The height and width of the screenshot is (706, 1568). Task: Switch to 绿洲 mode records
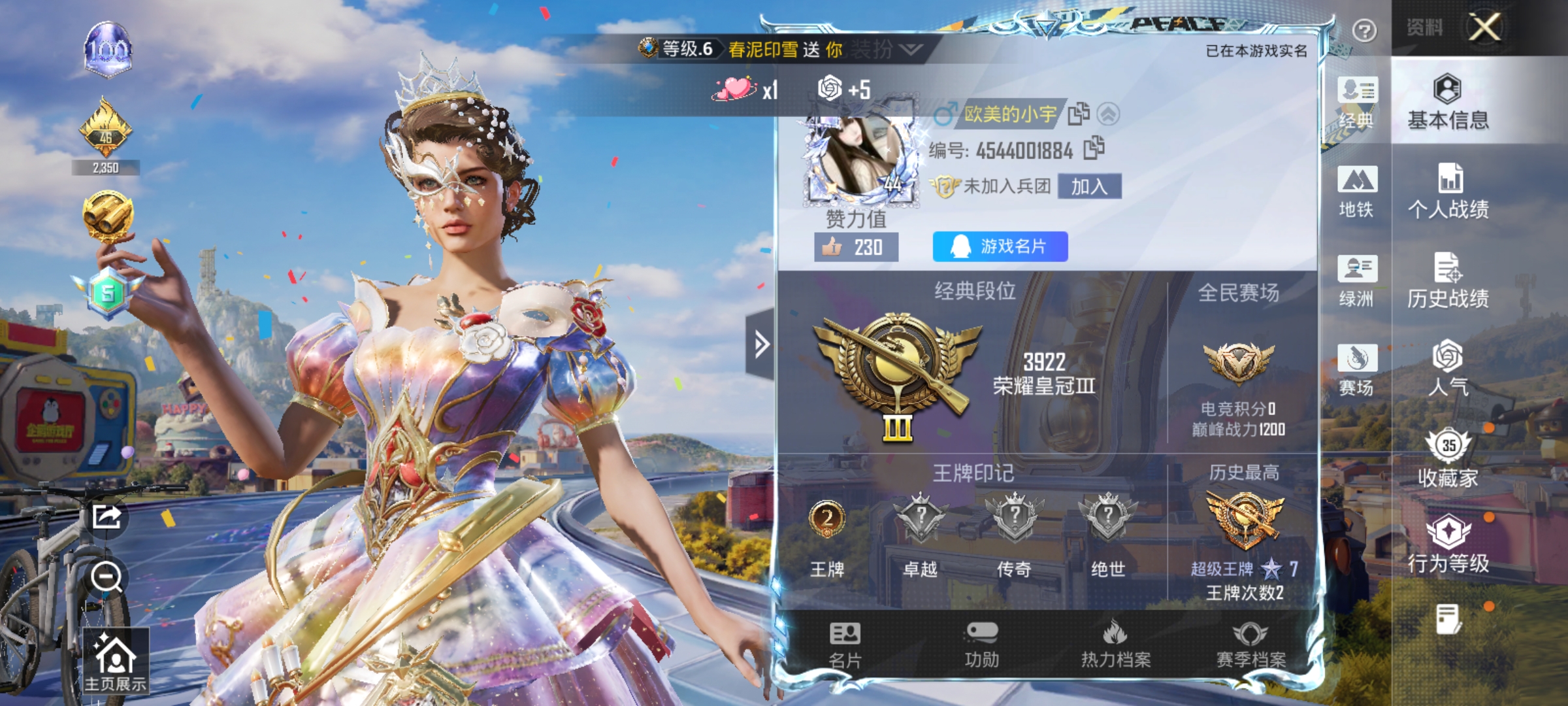pos(1358,280)
